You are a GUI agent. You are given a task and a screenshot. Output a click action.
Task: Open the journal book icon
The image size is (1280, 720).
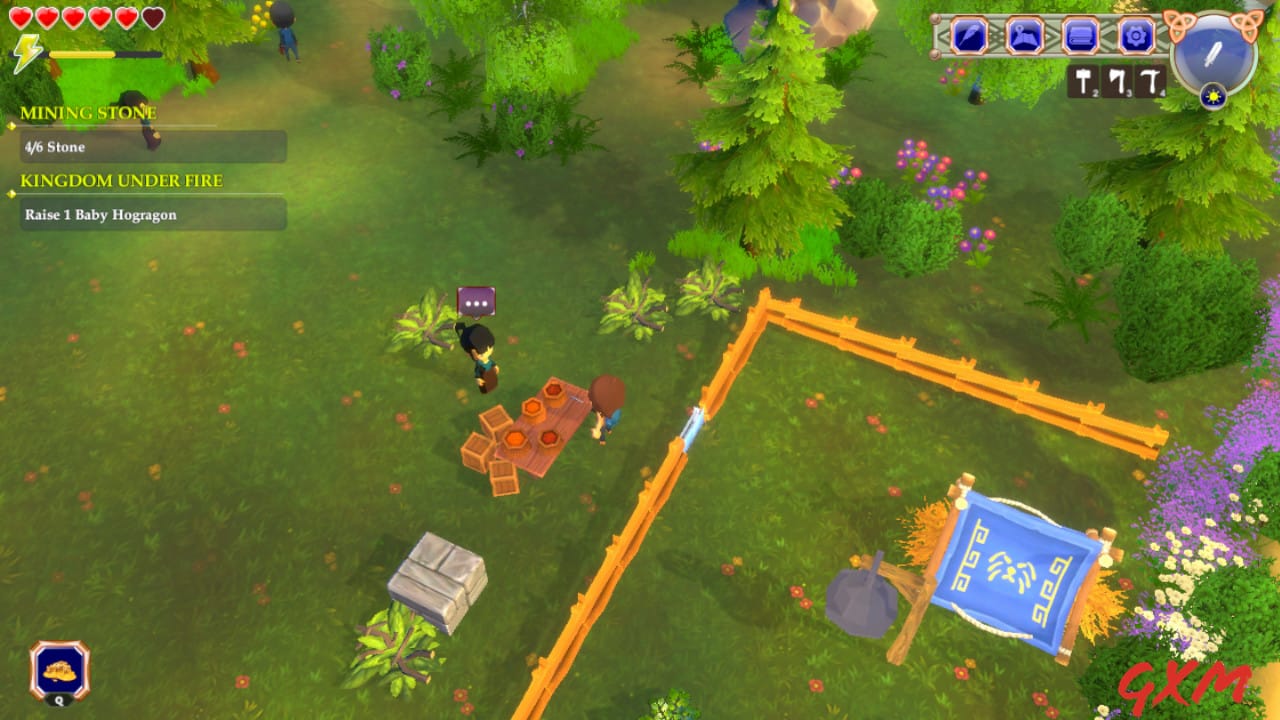coord(1079,35)
